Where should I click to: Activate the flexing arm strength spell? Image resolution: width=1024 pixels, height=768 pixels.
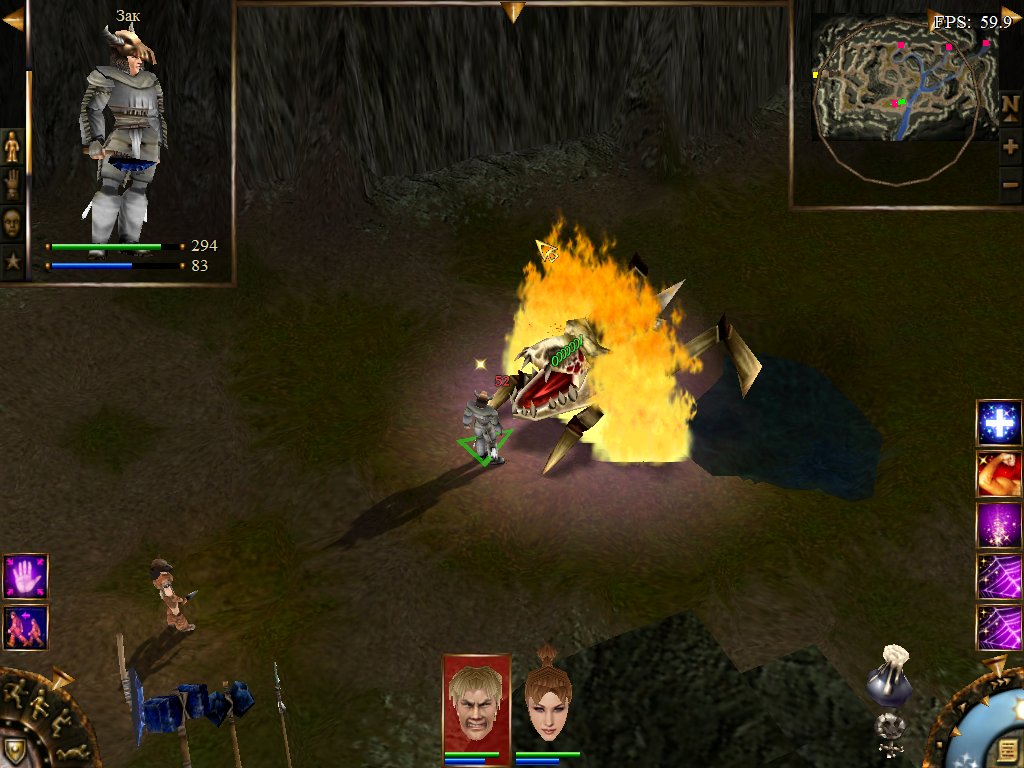click(998, 474)
